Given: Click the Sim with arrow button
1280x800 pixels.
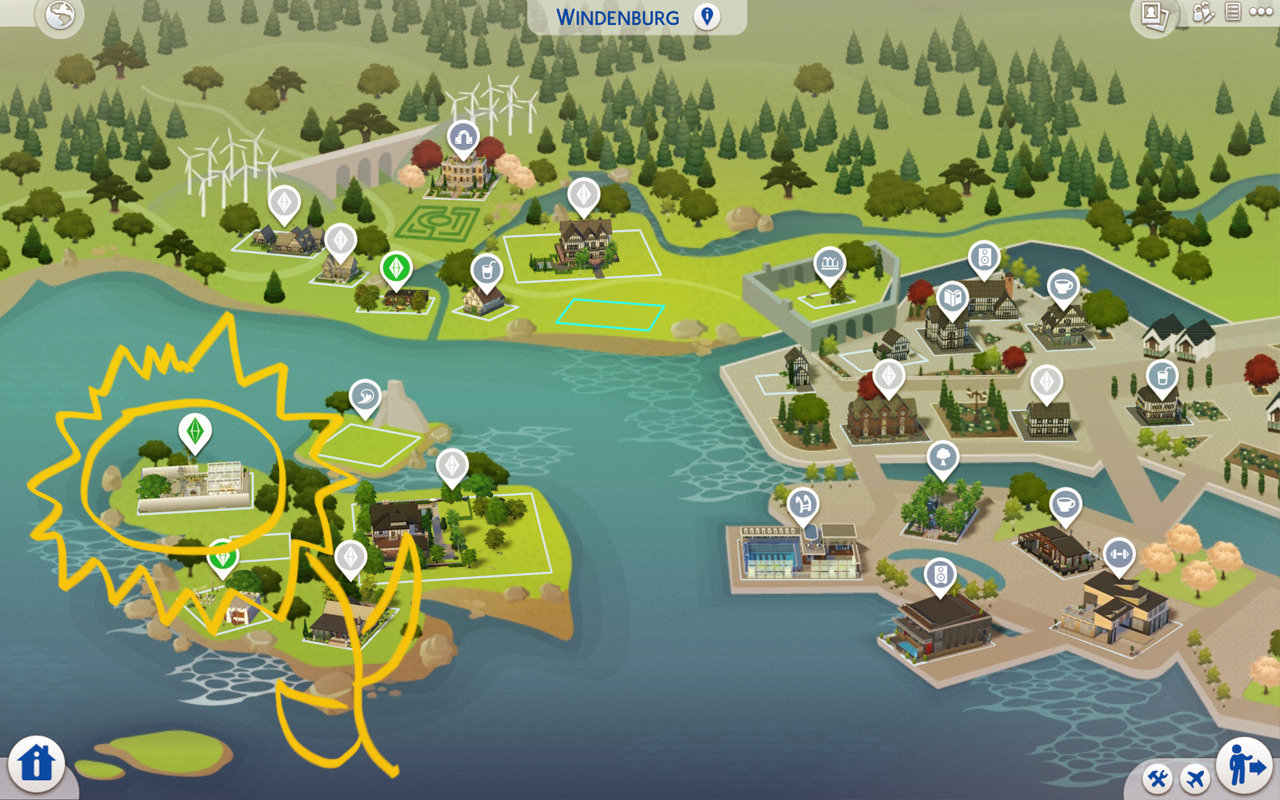Looking at the screenshot, I should coord(1243,766).
